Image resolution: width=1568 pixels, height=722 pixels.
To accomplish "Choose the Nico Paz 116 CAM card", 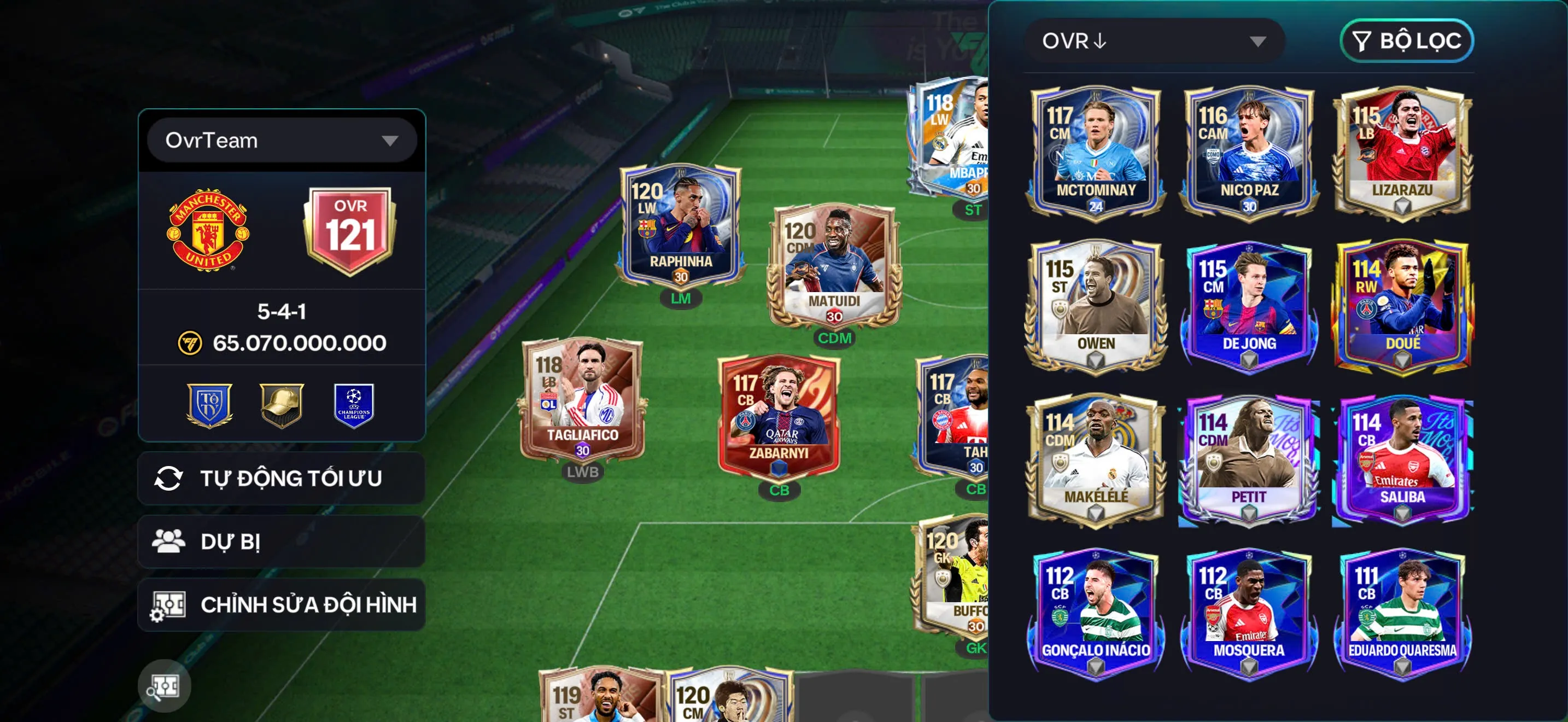I will click(1249, 152).
